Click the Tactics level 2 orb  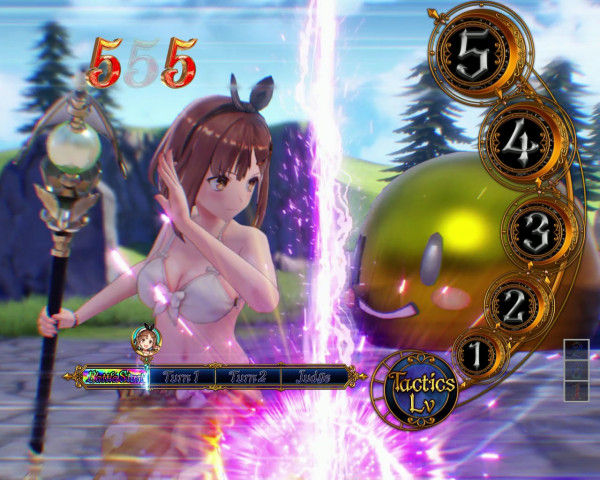tap(514, 303)
